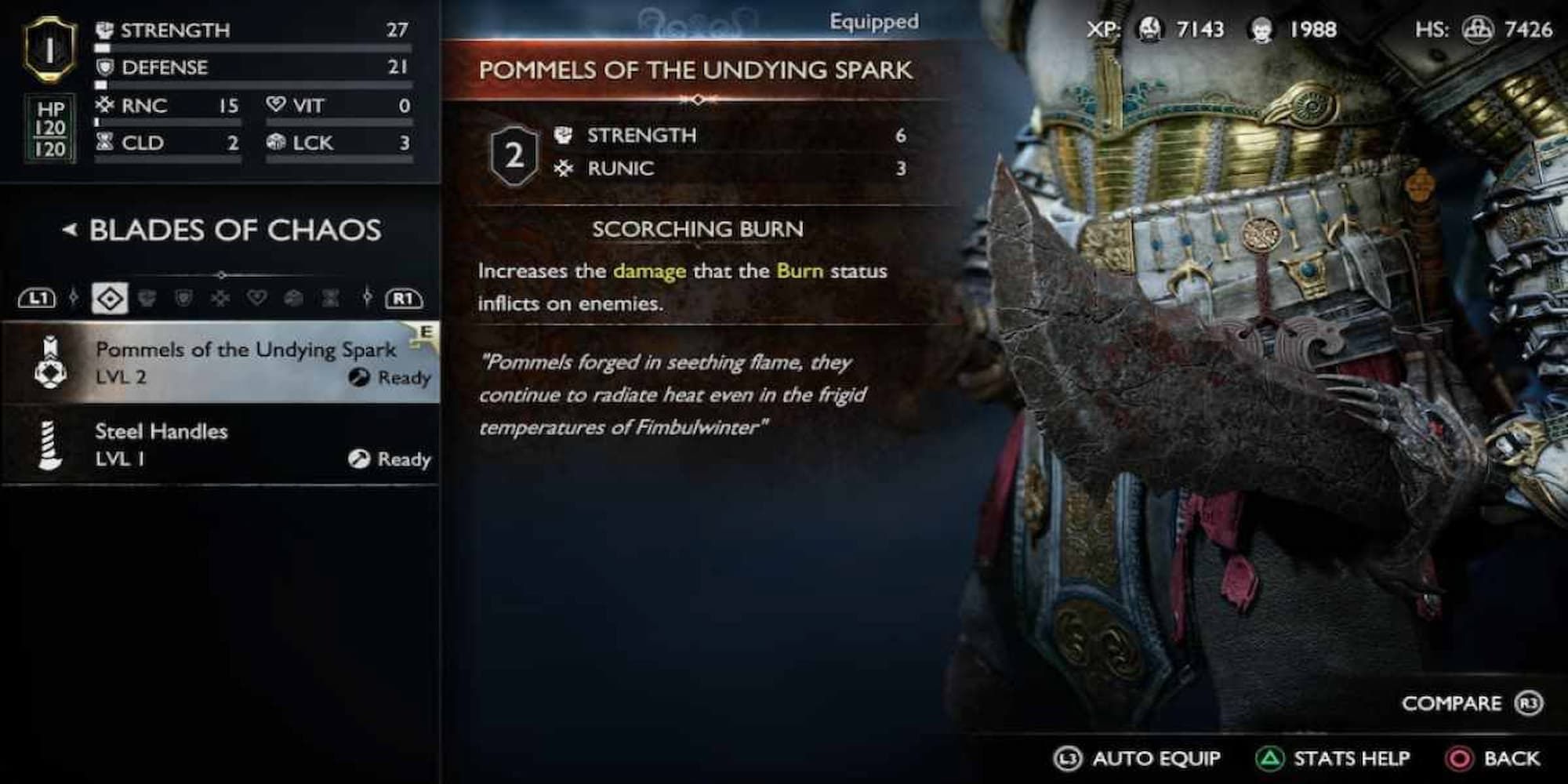
Task: Click the Steel Handles attachment icon
Action: 51,443
